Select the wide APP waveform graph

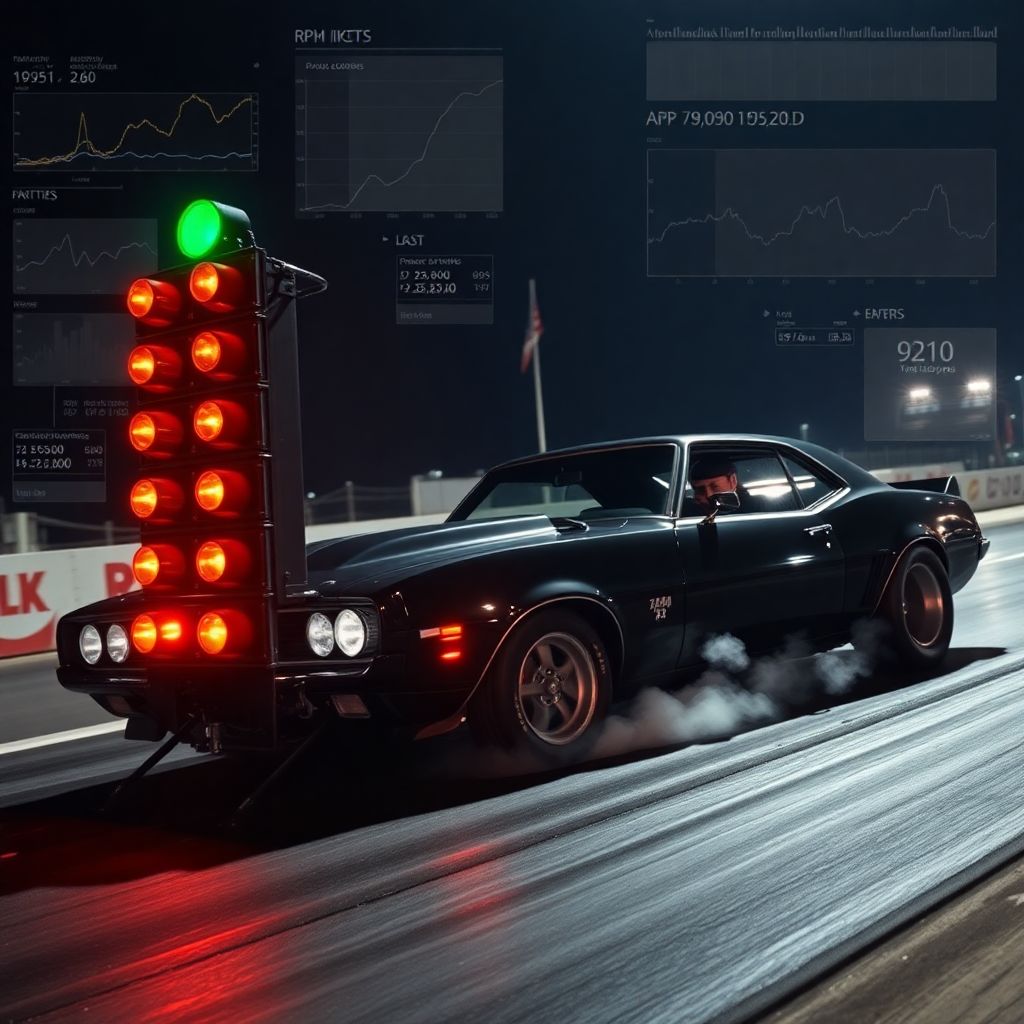click(x=821, y=212)
